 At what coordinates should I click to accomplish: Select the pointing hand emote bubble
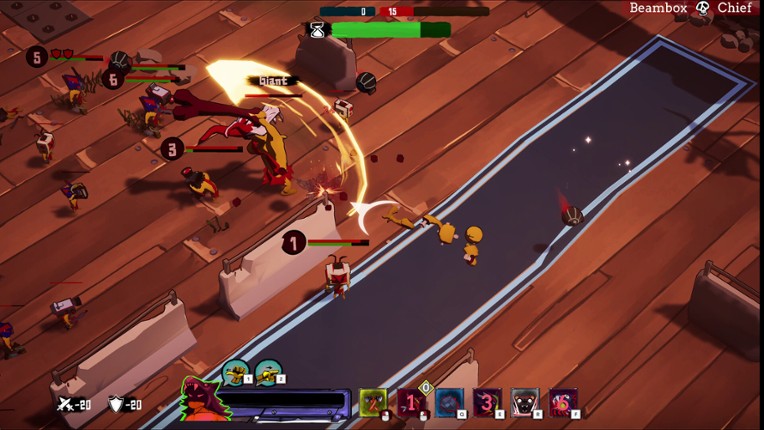[x=268, y=373]
